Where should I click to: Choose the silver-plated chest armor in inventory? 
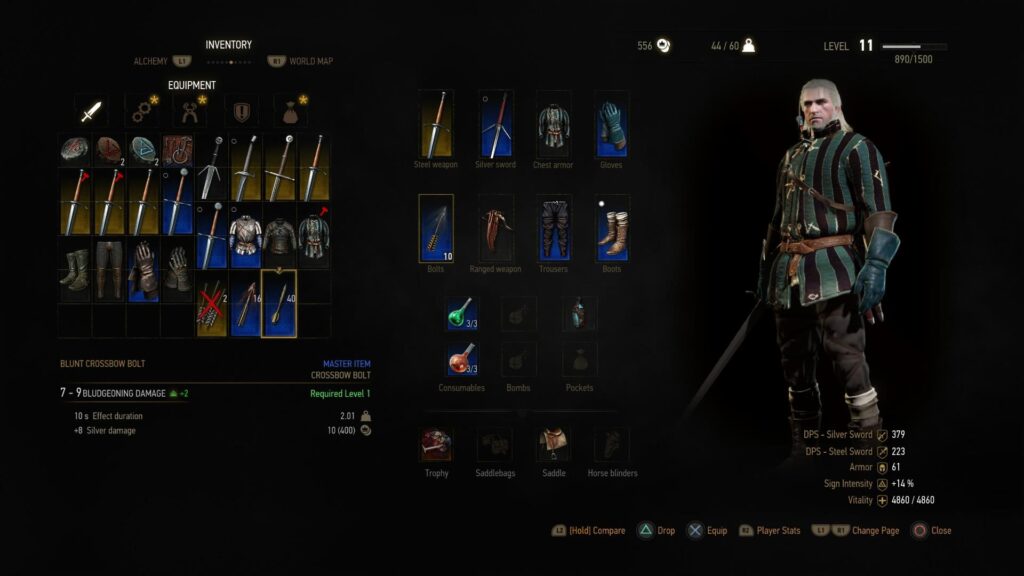coord(245,235)
